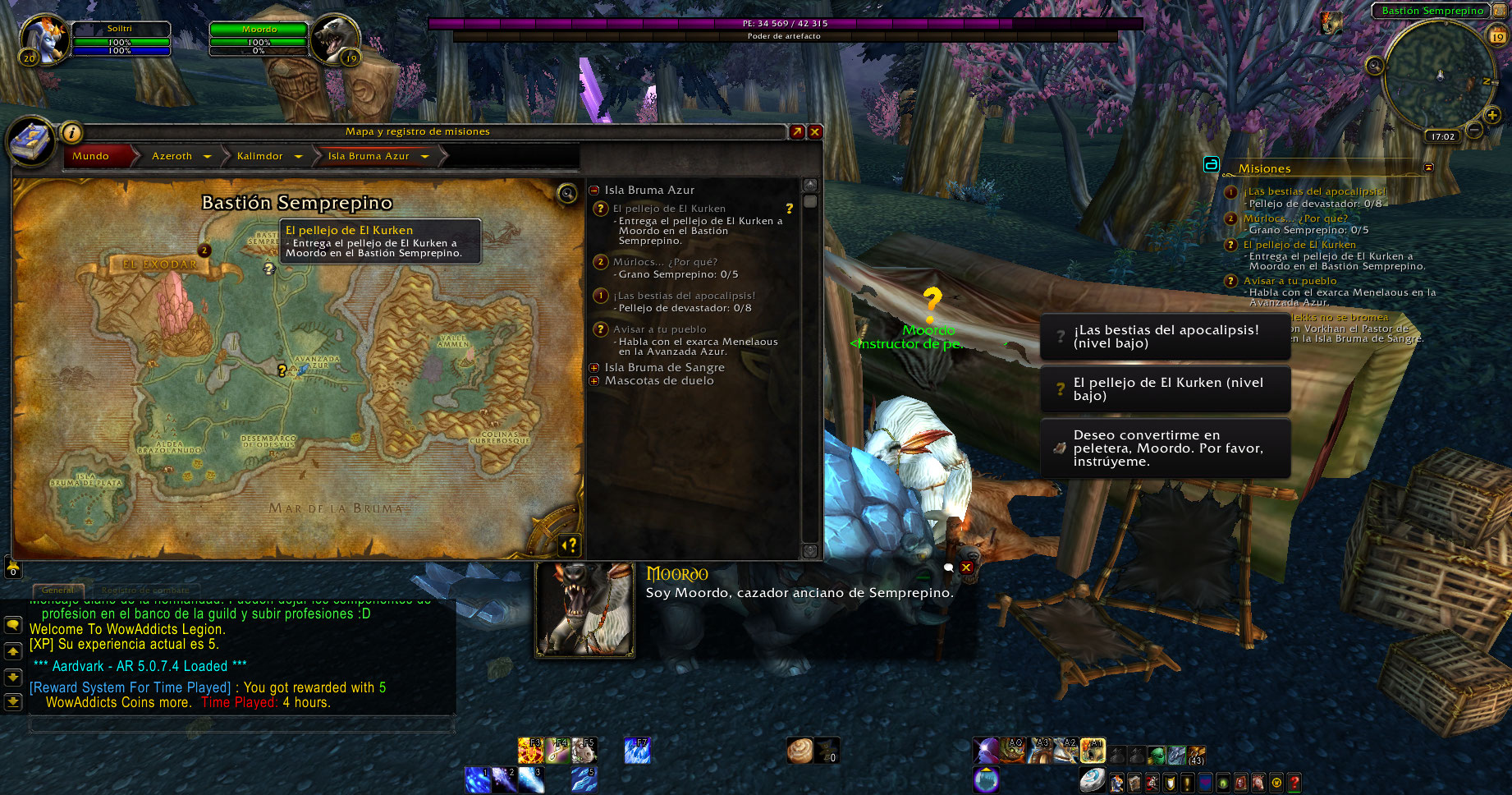Maximize the map window with arrow button
The image size is (1512, 795).
[797, 131]
